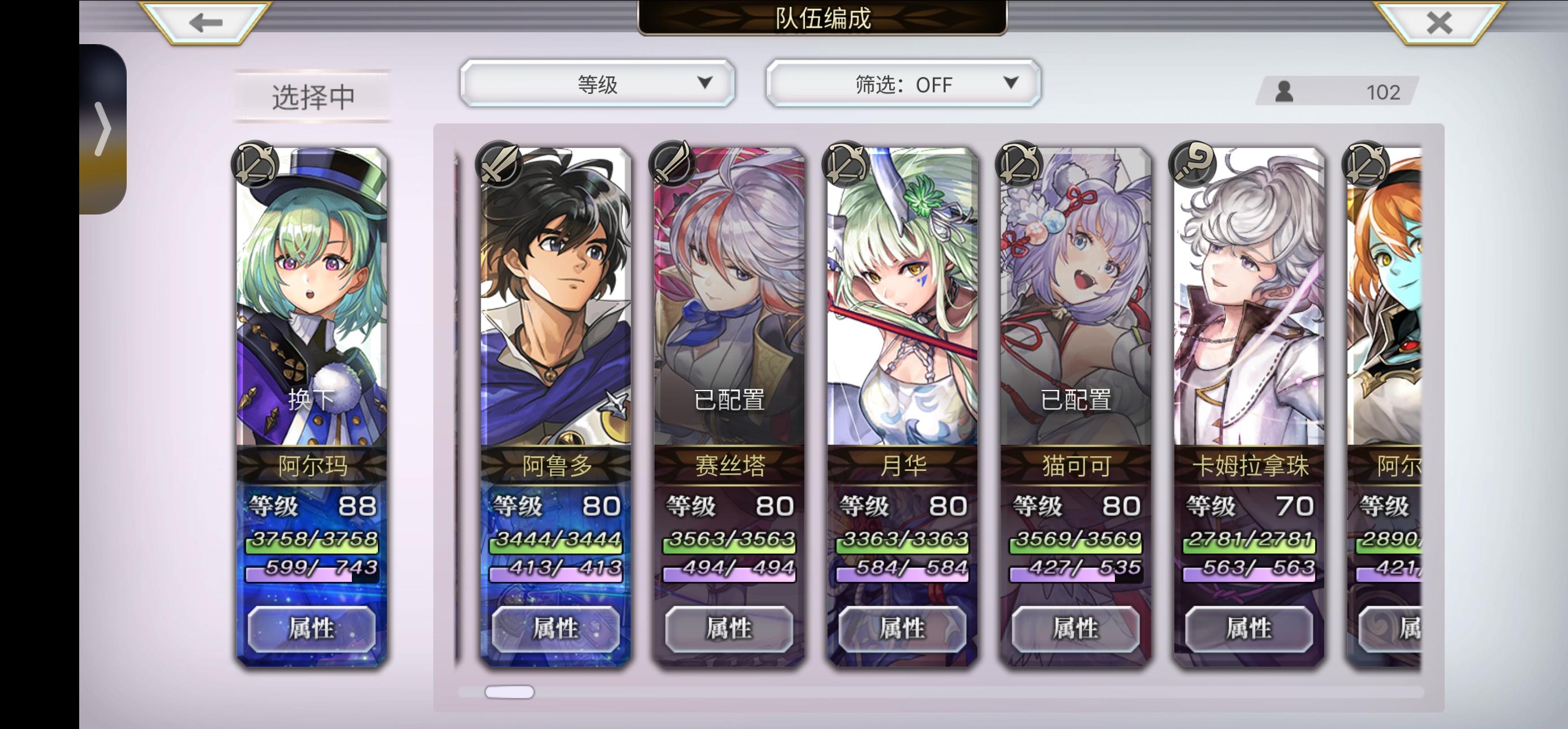Screen dimensions: 1568x729
Task: Open the 筛选：OFF filter dropdown
Action: pyautogui.click(x=902, y=85)
